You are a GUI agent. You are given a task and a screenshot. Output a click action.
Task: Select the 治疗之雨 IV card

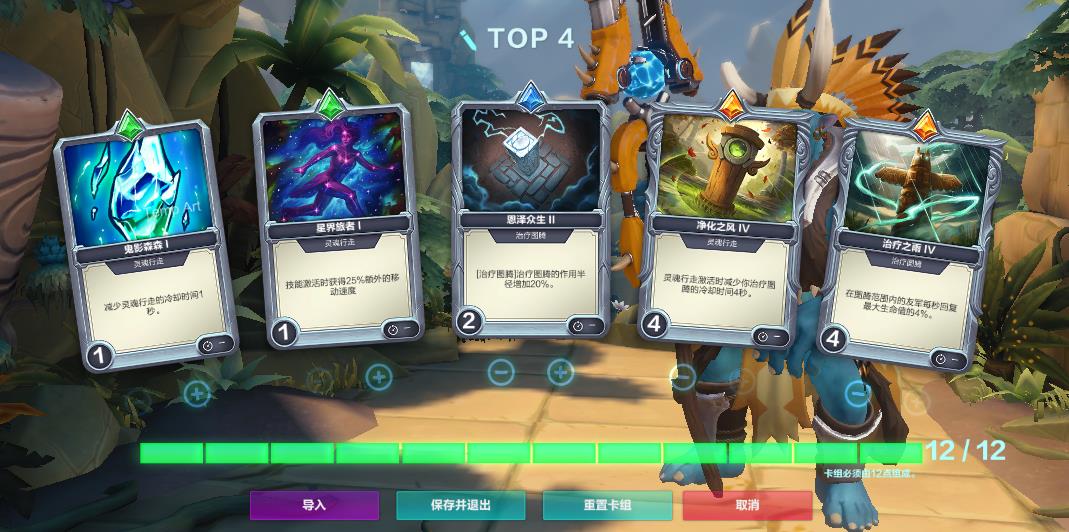coord(903,240)
